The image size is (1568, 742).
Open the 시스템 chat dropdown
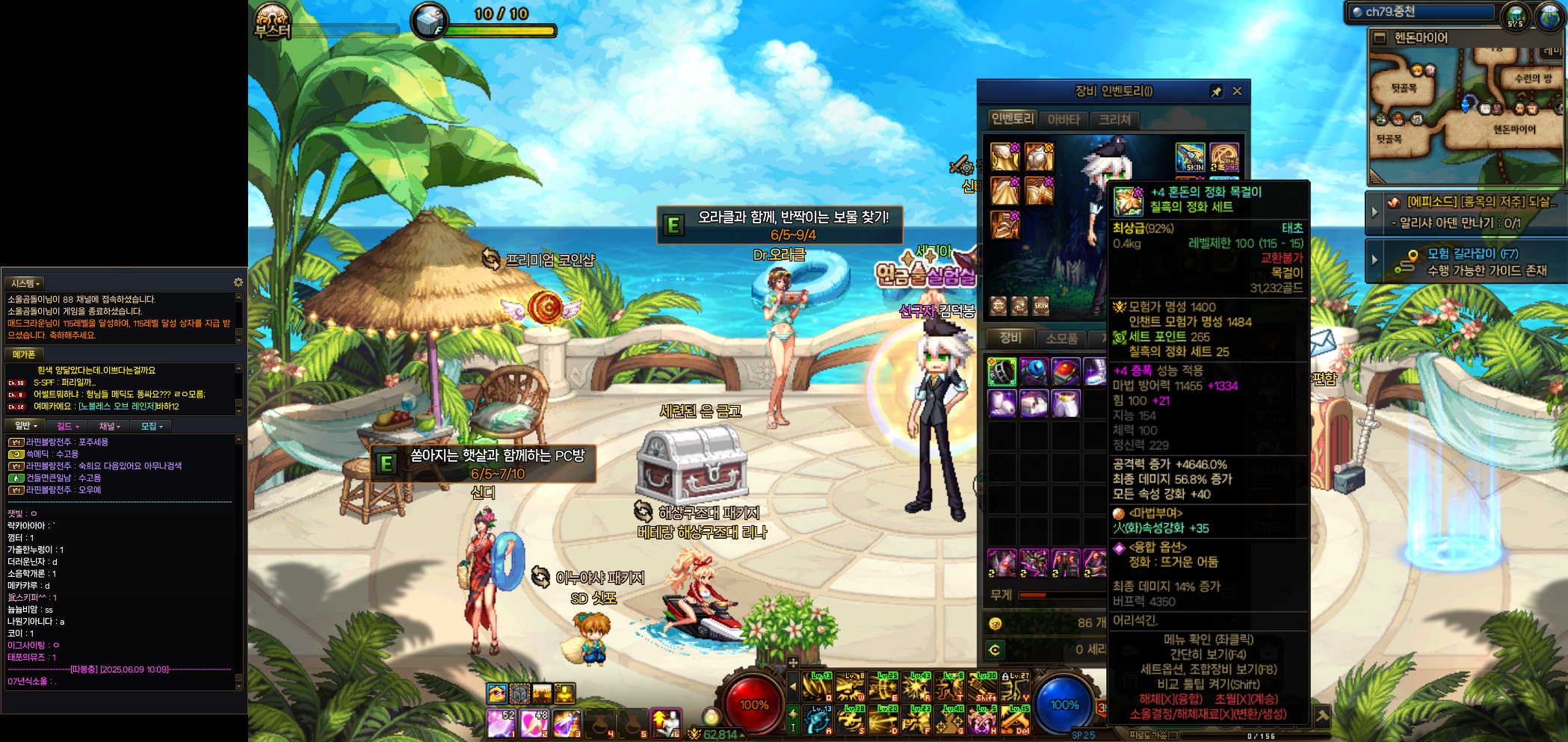point(25,283)
